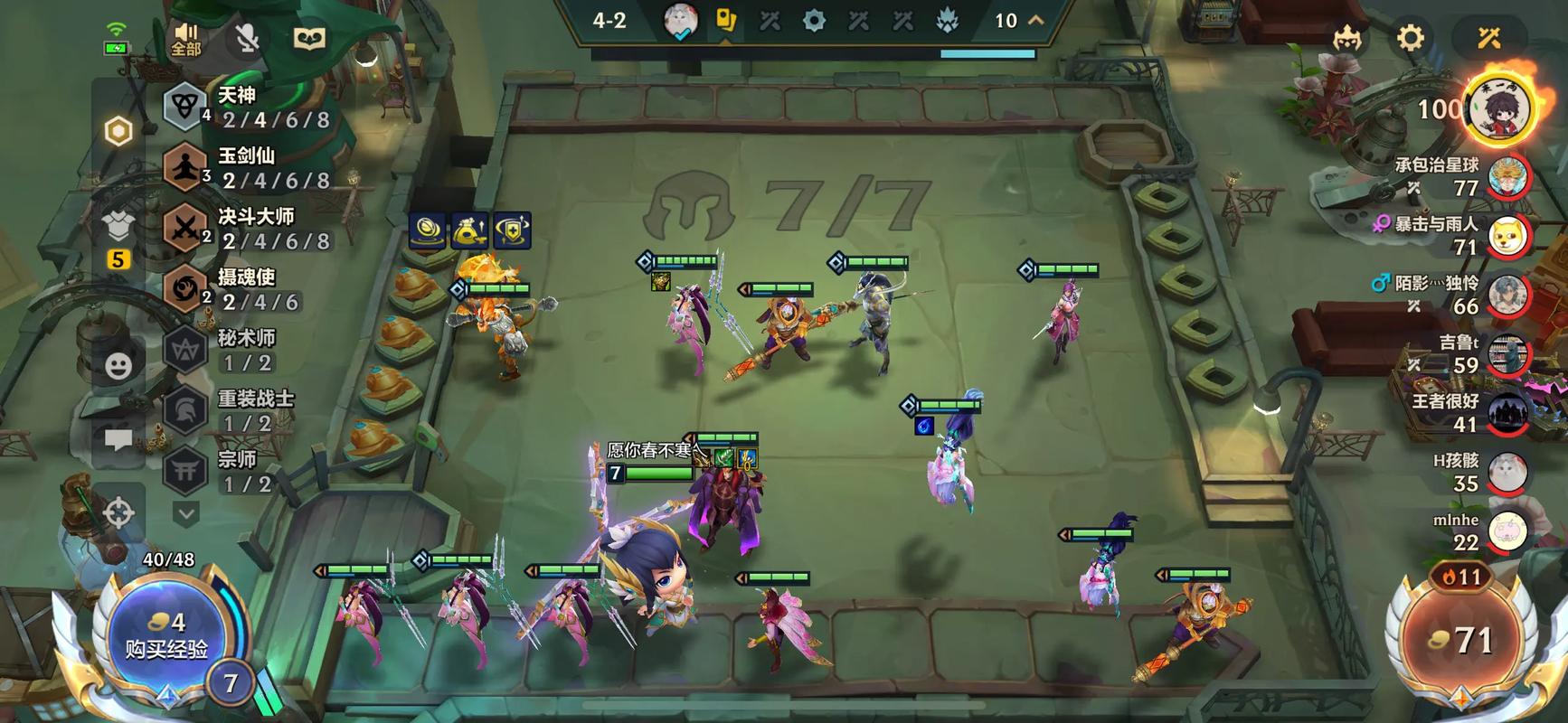Open the mask book icon
Image resolution: width=1568 pixels, height=723 pixels.
(x=309, y=39)
